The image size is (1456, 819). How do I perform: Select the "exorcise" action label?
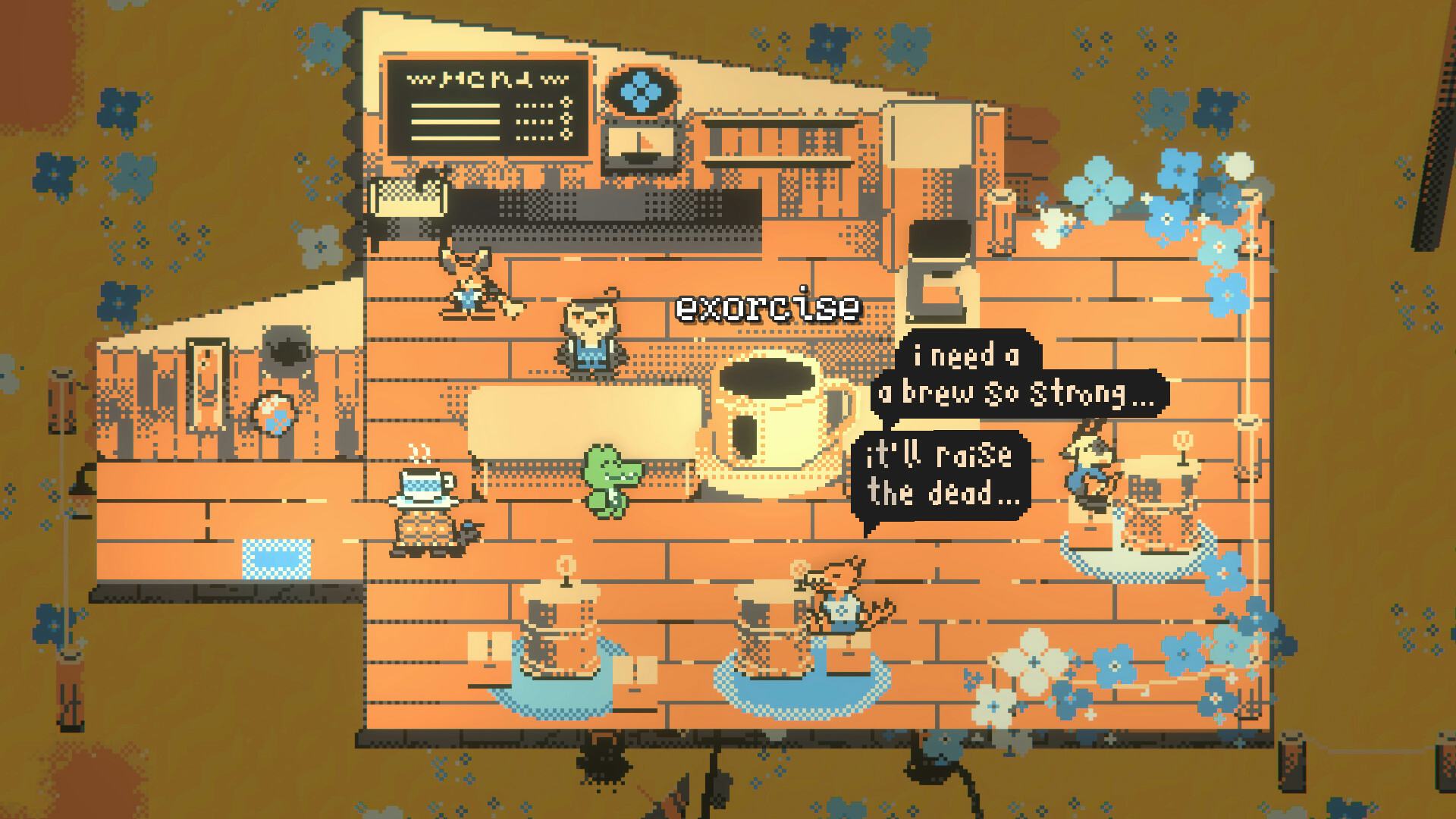coord(767,308)
